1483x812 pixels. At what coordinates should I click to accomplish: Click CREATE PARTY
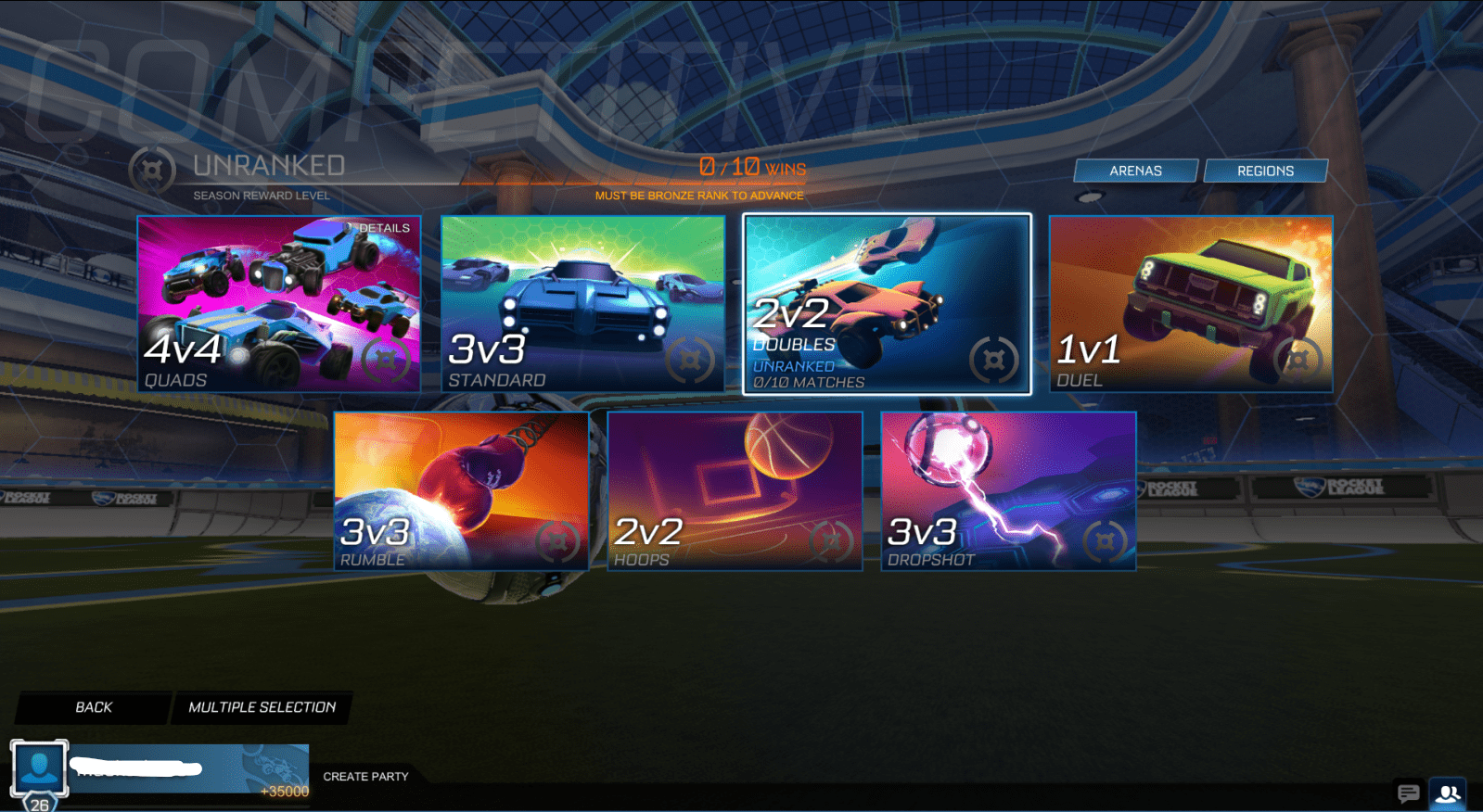[365, 778]
